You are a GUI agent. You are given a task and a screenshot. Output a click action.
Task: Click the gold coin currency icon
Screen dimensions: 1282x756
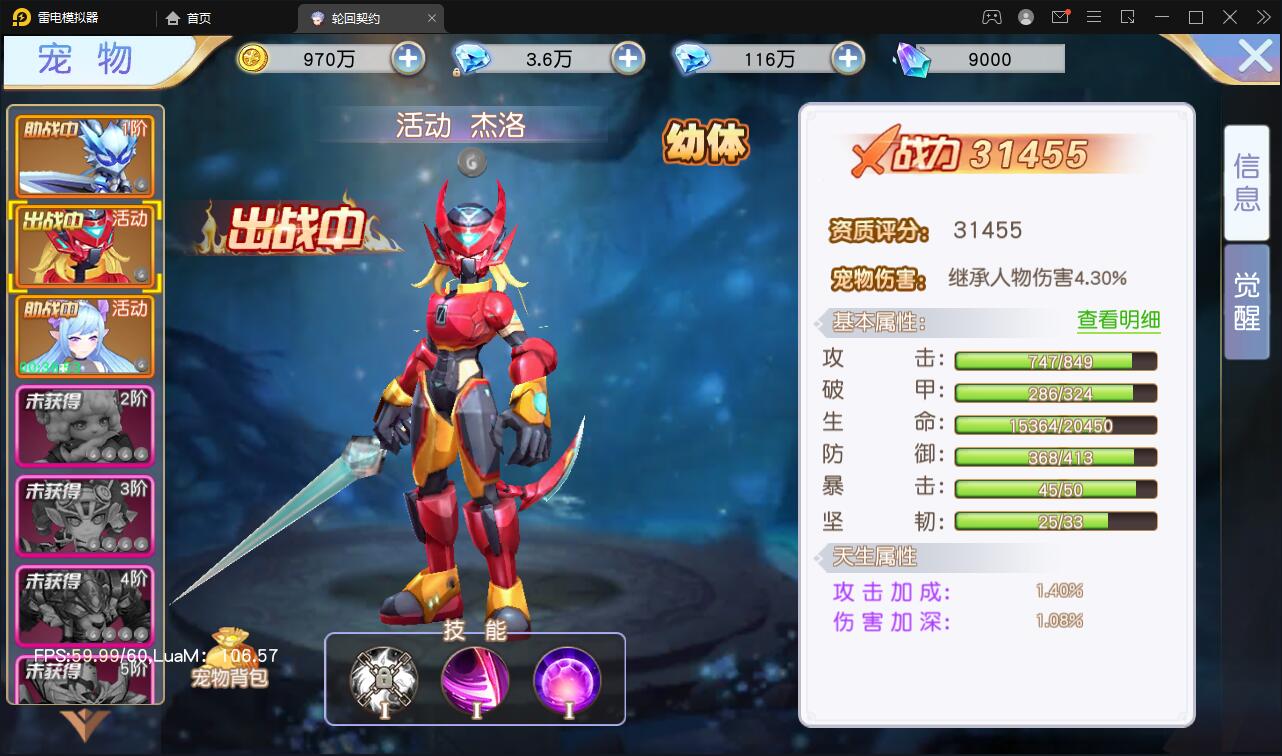[253, 58]
